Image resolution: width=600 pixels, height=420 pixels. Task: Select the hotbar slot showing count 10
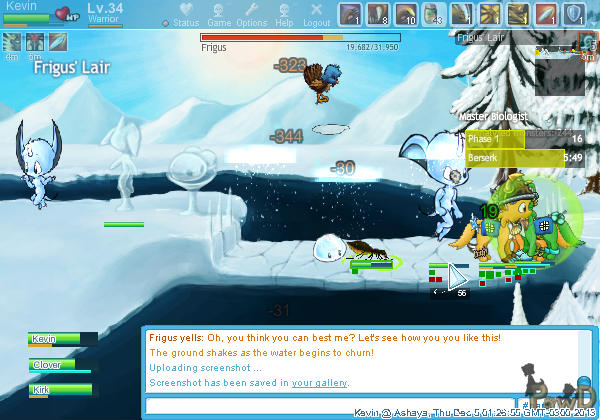point(405,13)
